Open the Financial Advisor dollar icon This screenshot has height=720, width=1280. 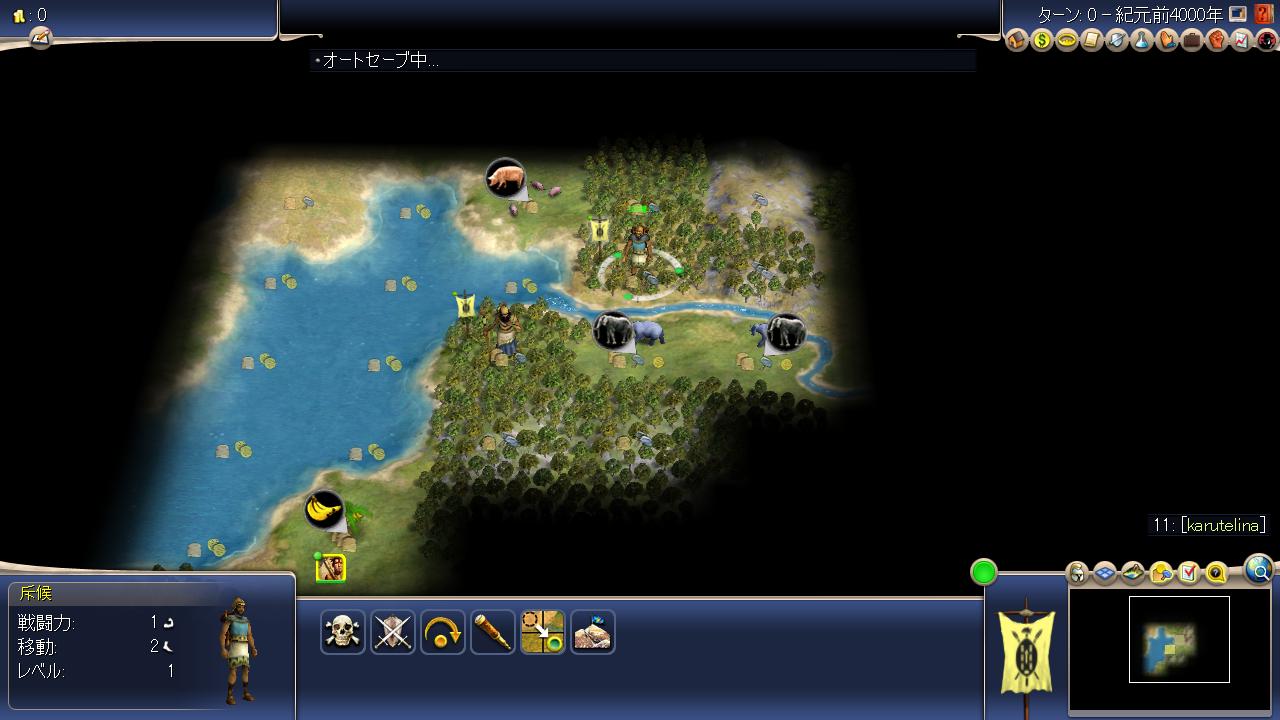click(1042, 41)
